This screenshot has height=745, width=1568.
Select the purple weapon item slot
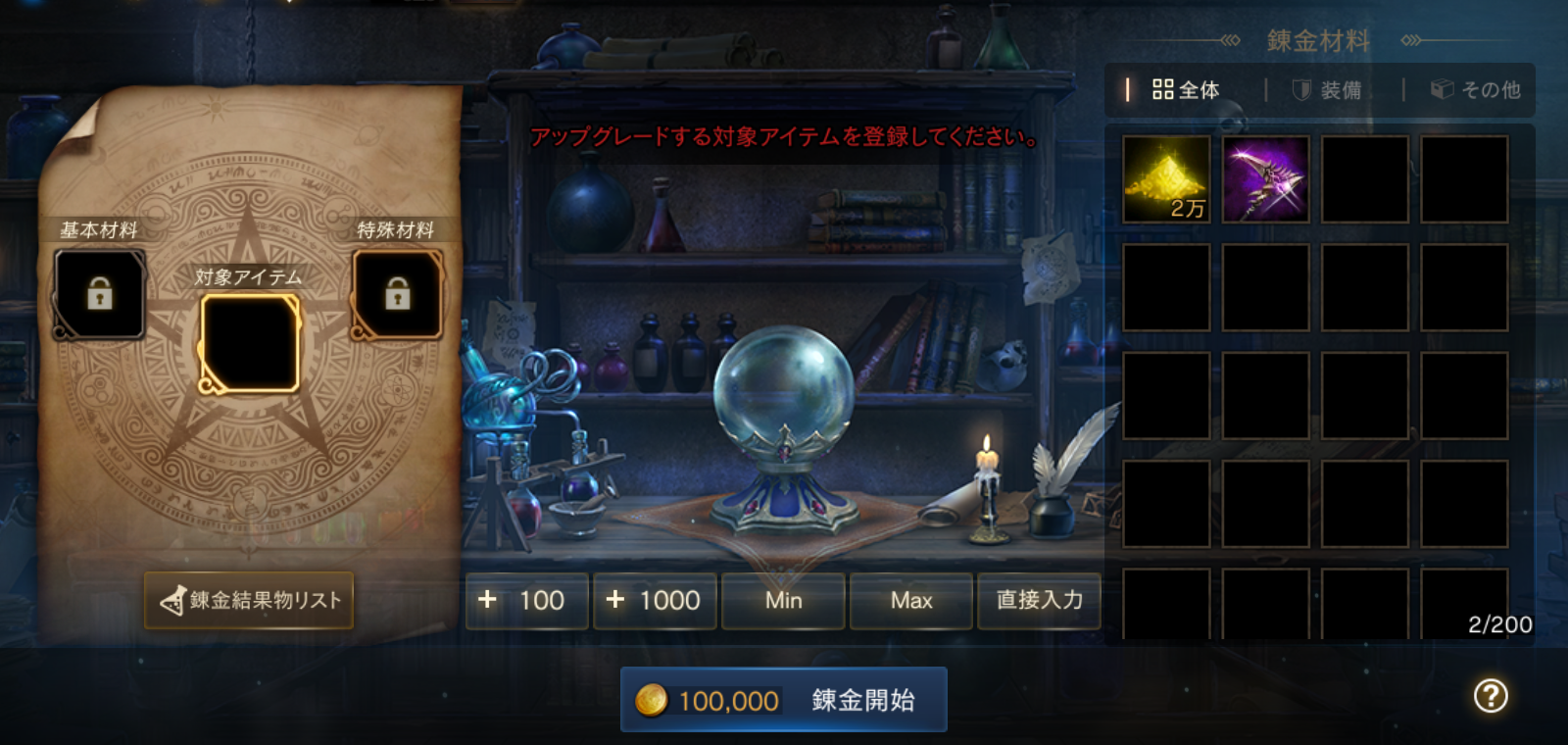pos(1265,179)
